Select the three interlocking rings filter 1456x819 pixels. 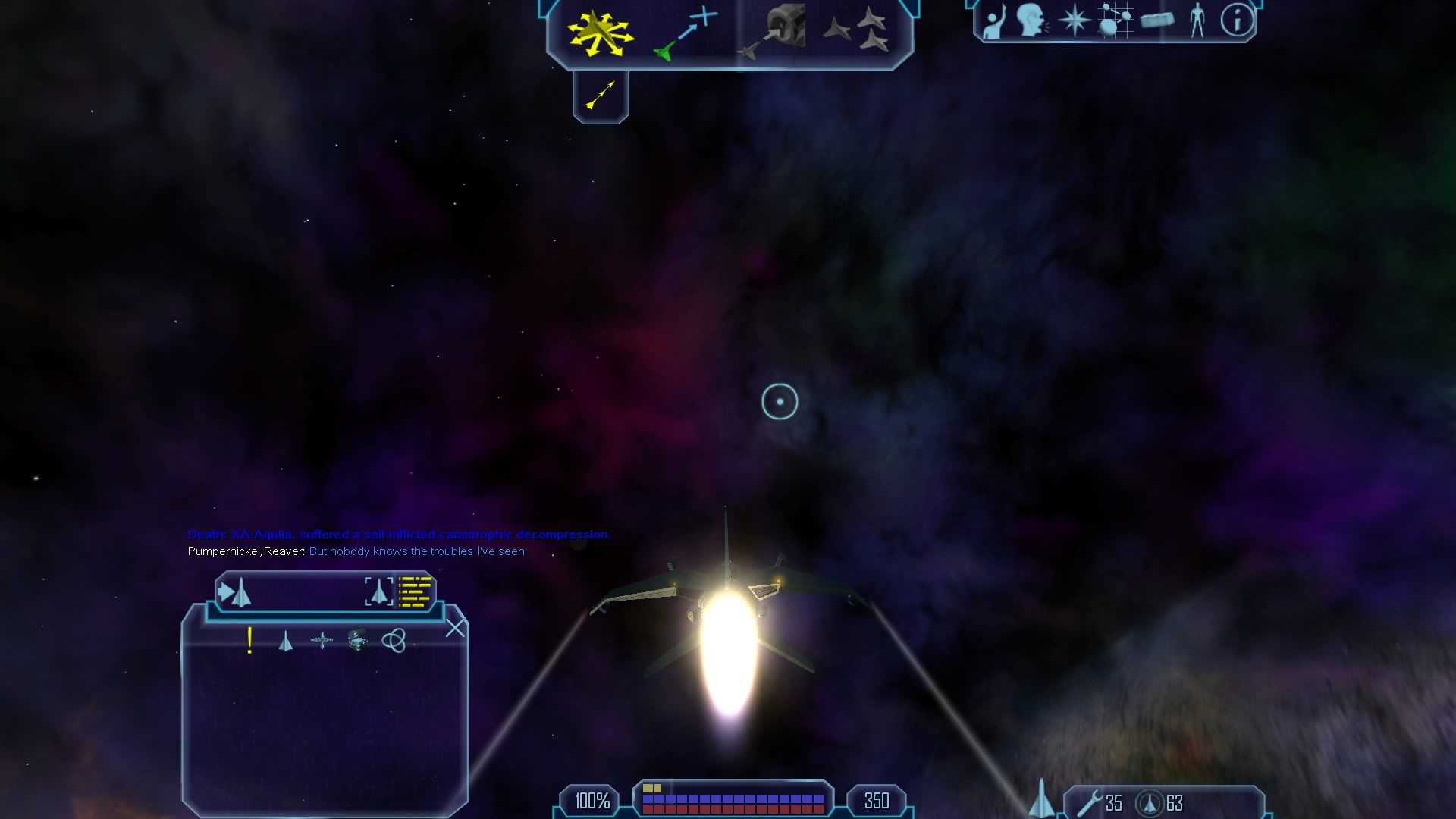[394, 641]
